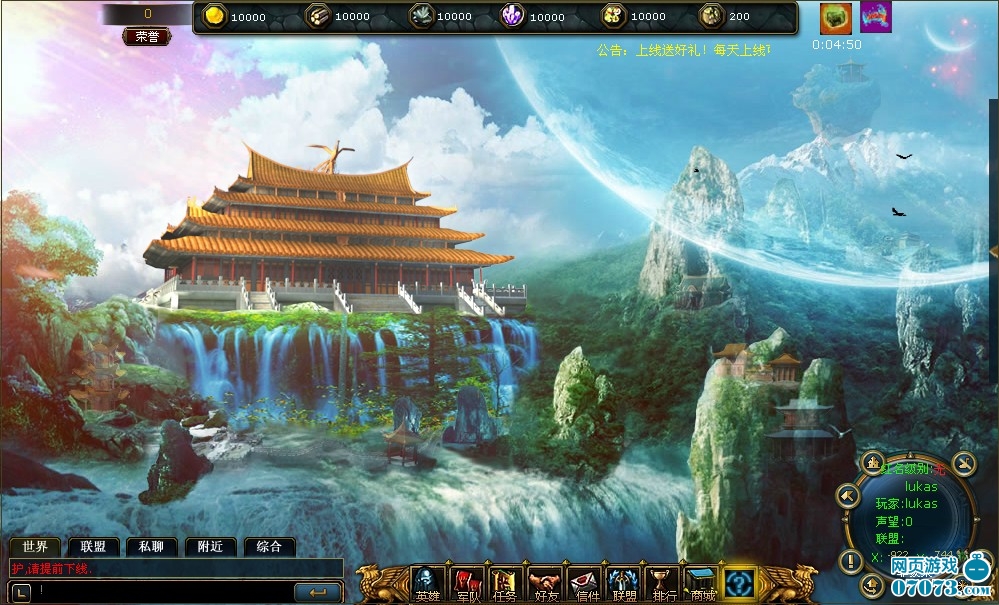View the 排行 (Ranking) trophy

click(662, 583)
